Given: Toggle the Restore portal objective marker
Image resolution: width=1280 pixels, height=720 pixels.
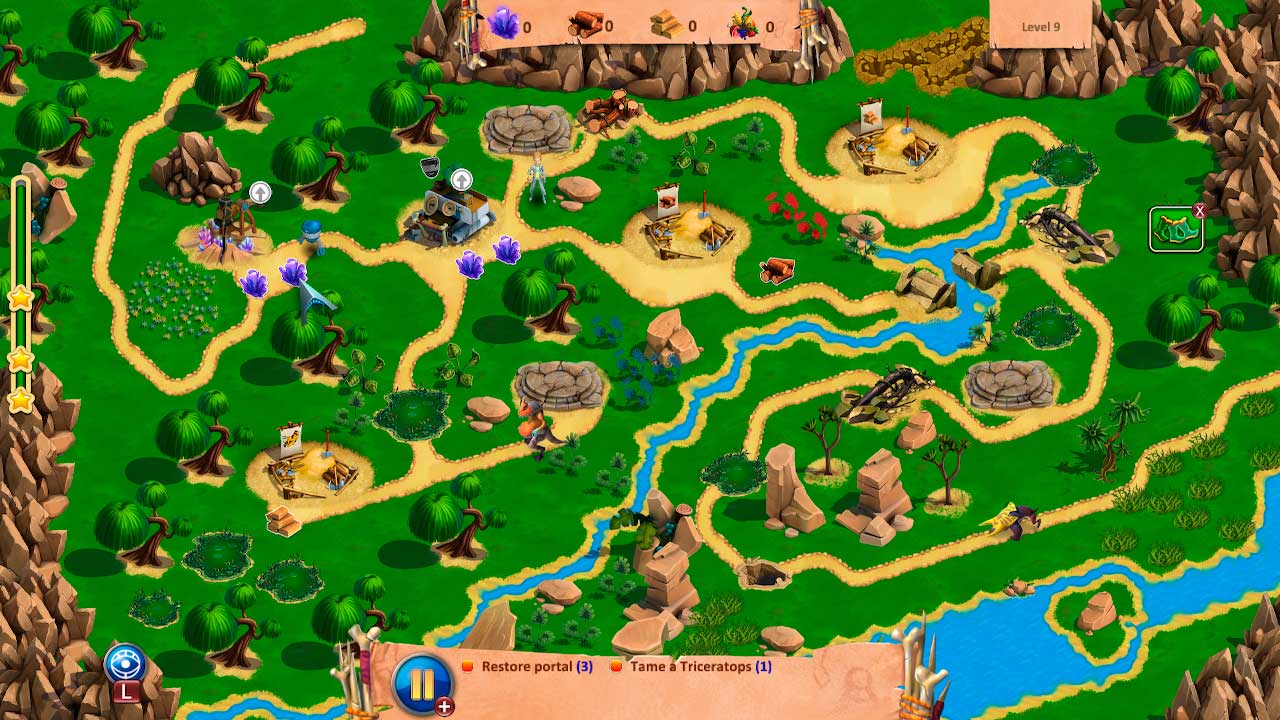Looking at the screenshot, I should (468, 666).
